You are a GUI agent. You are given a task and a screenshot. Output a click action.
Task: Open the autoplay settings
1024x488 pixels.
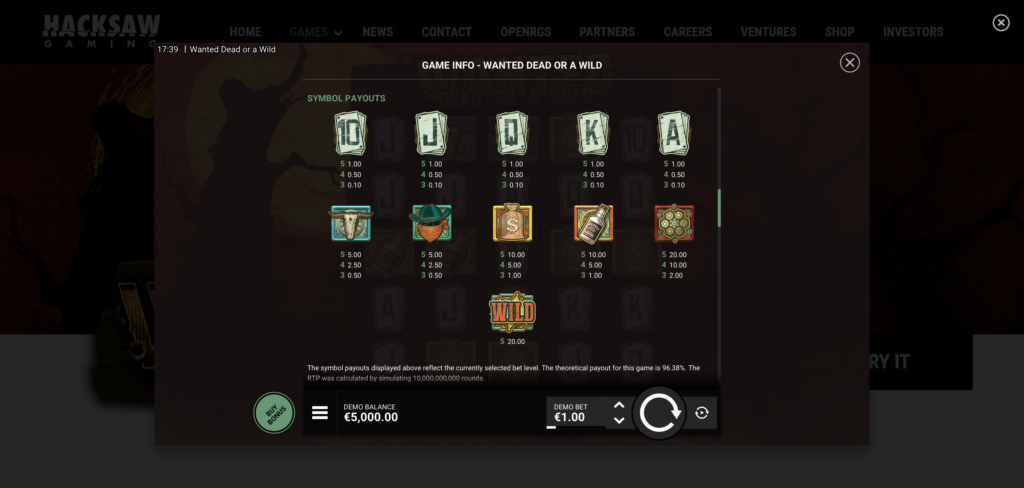[x=702, y=412]
